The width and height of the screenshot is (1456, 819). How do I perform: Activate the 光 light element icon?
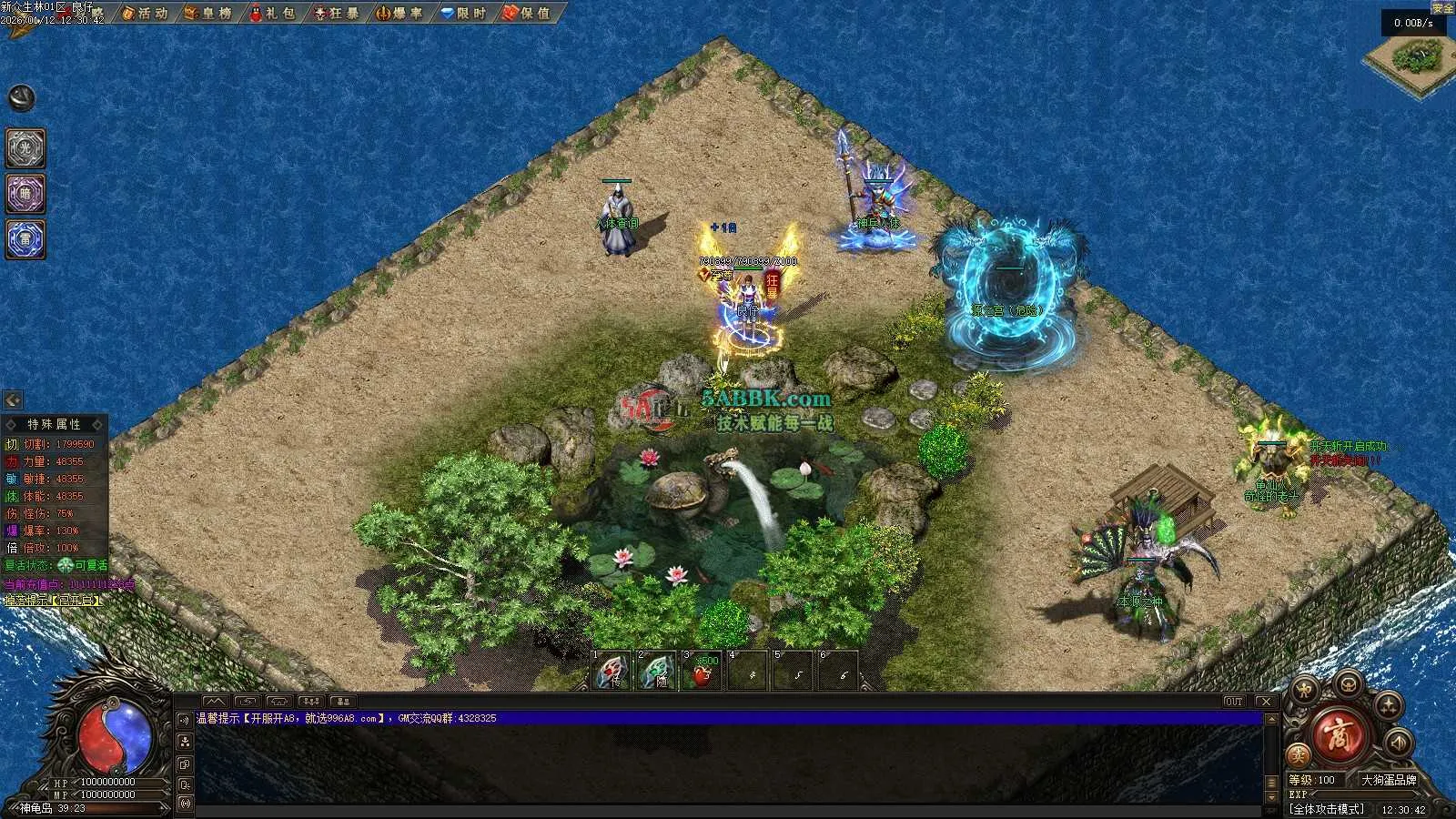(x=25, y=148)
